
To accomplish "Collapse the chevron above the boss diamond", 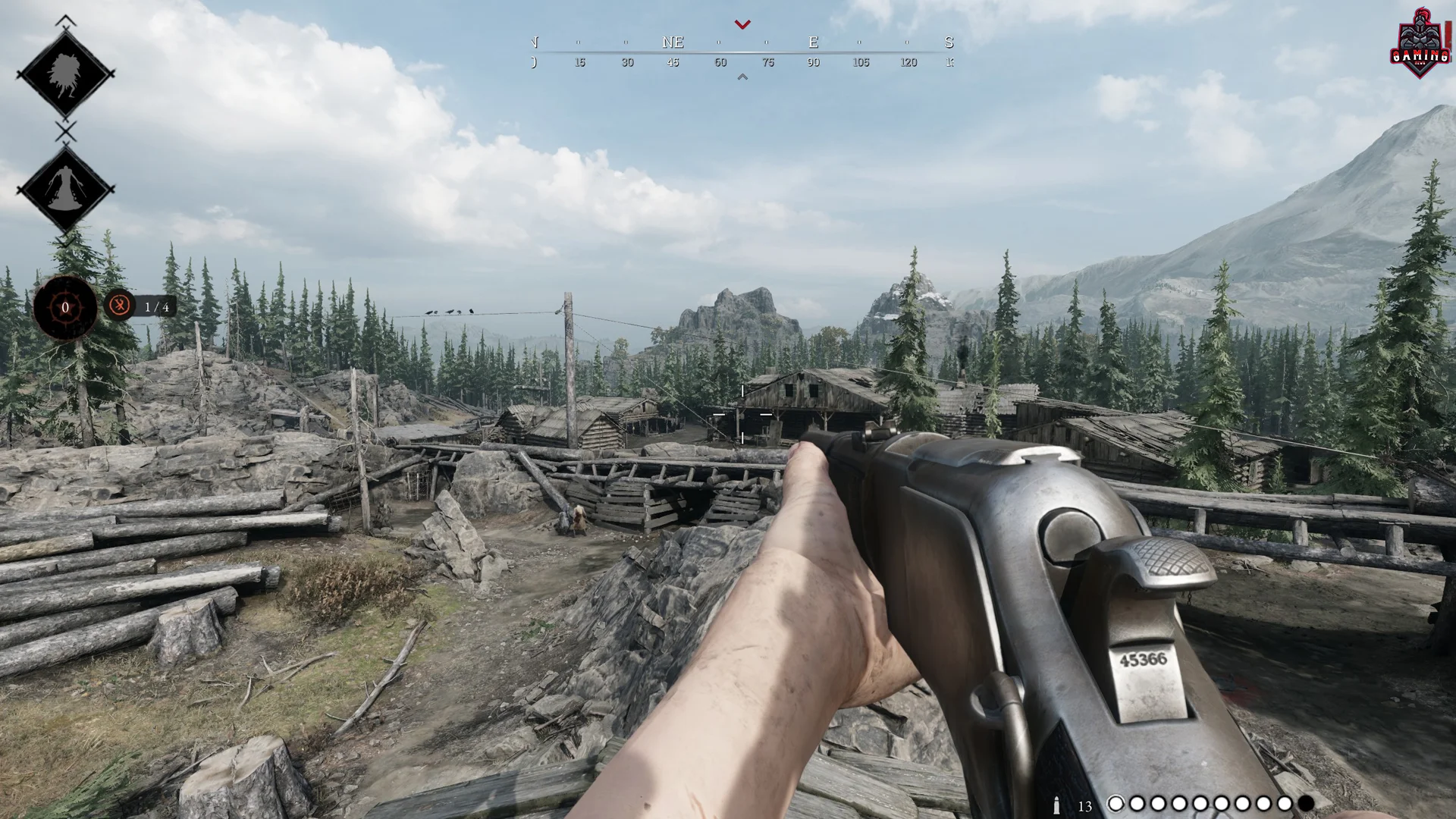I will 64,20.
